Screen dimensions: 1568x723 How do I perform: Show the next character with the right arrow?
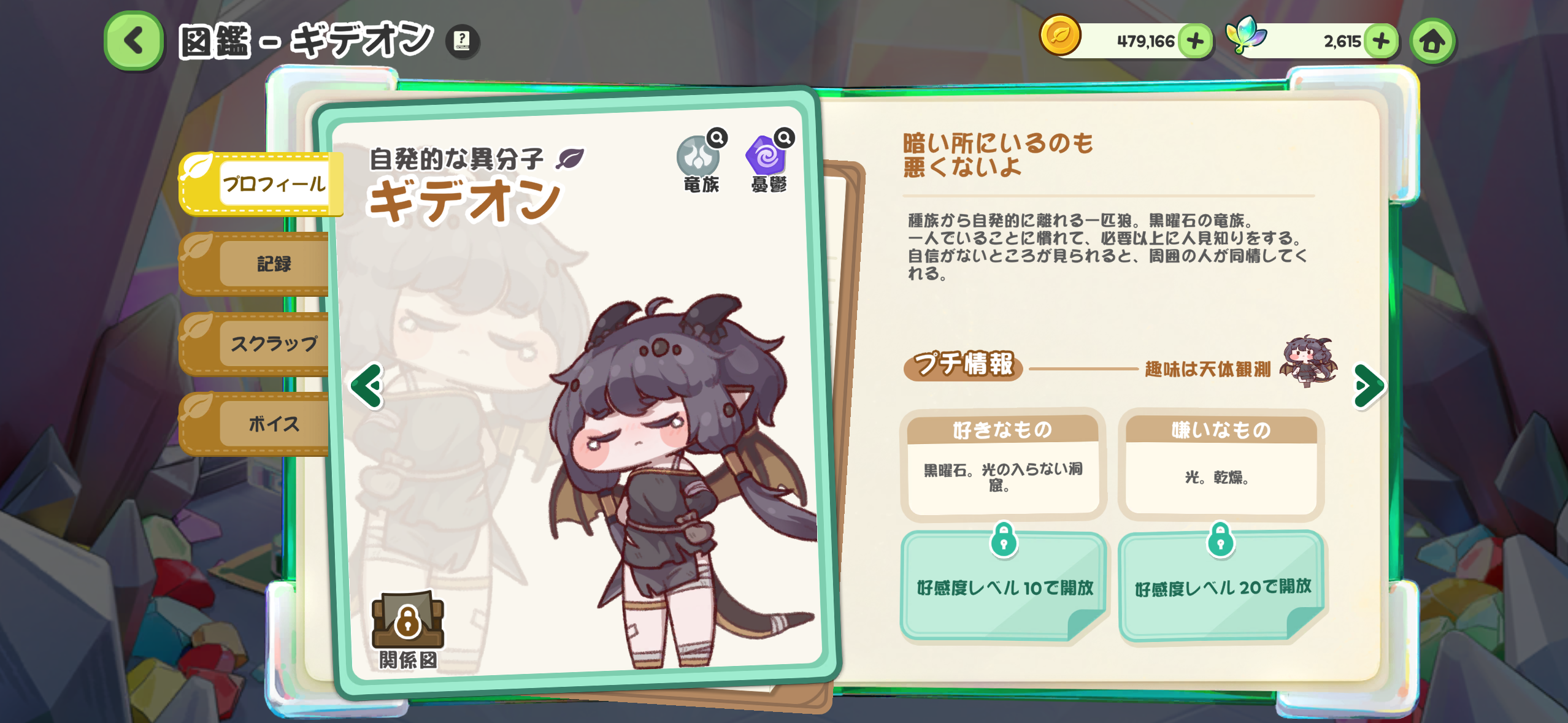click(1367, 386)
